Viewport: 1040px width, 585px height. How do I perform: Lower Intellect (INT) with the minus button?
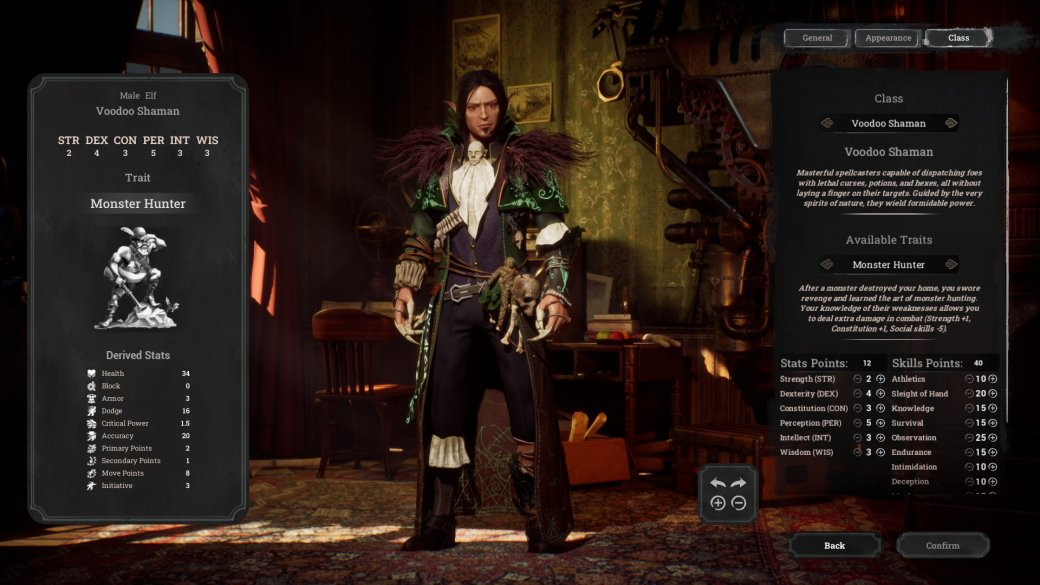coord(858,438)
